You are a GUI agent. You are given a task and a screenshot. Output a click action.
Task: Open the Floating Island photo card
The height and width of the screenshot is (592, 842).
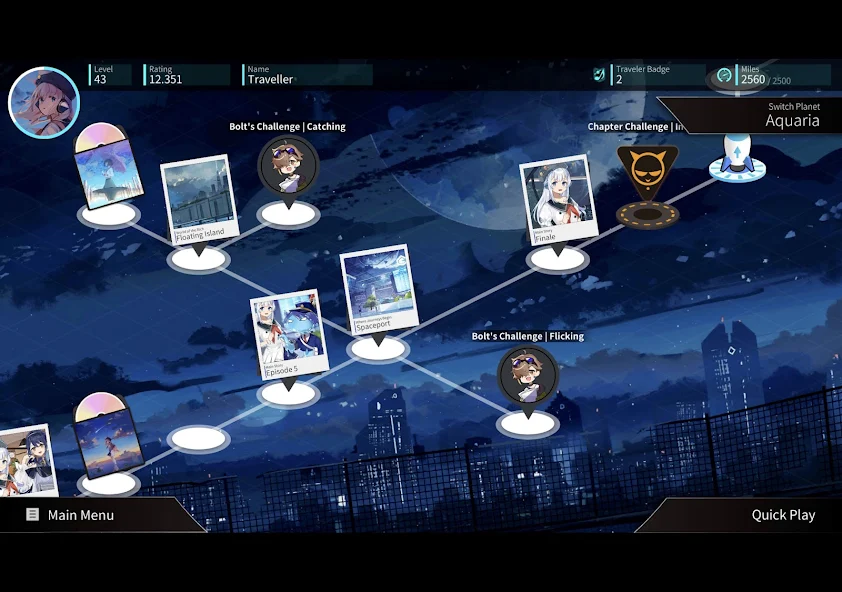pyautogui.click(x=199, y=200)
